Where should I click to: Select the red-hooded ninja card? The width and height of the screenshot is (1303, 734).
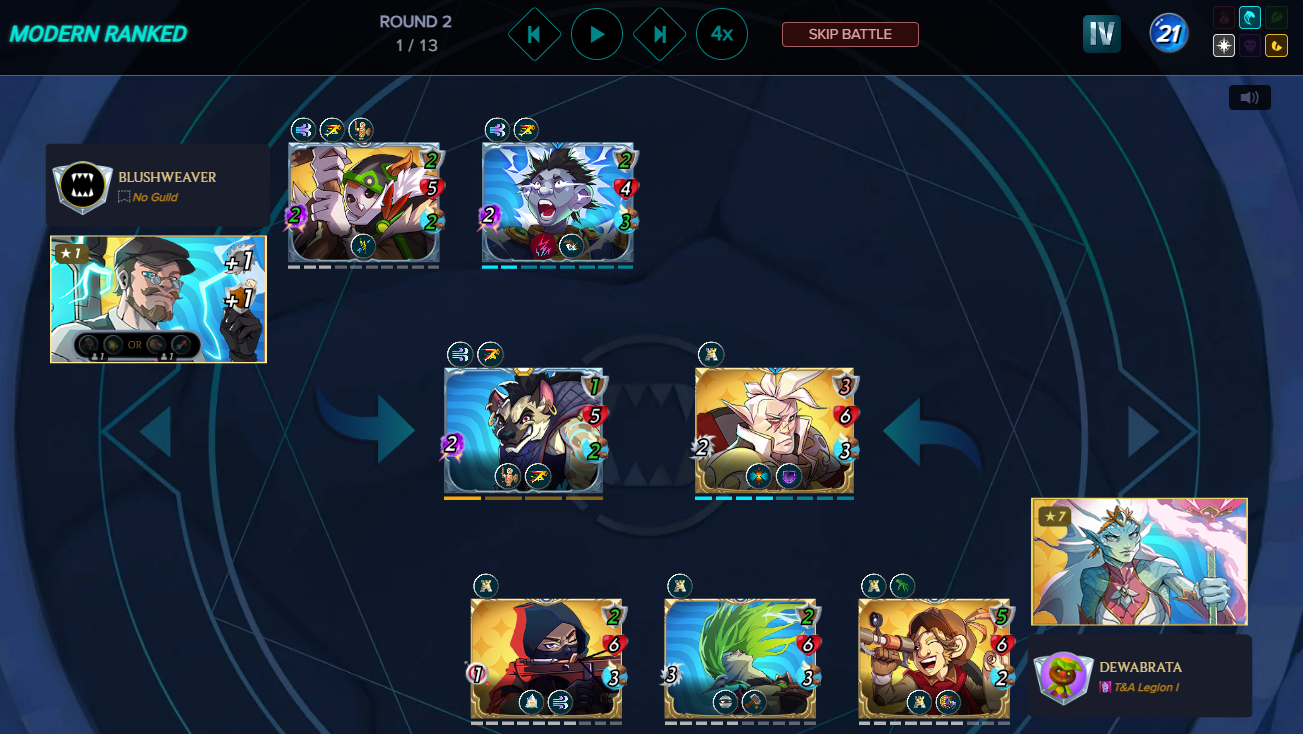pyautogui.click(x=546, y=658)
